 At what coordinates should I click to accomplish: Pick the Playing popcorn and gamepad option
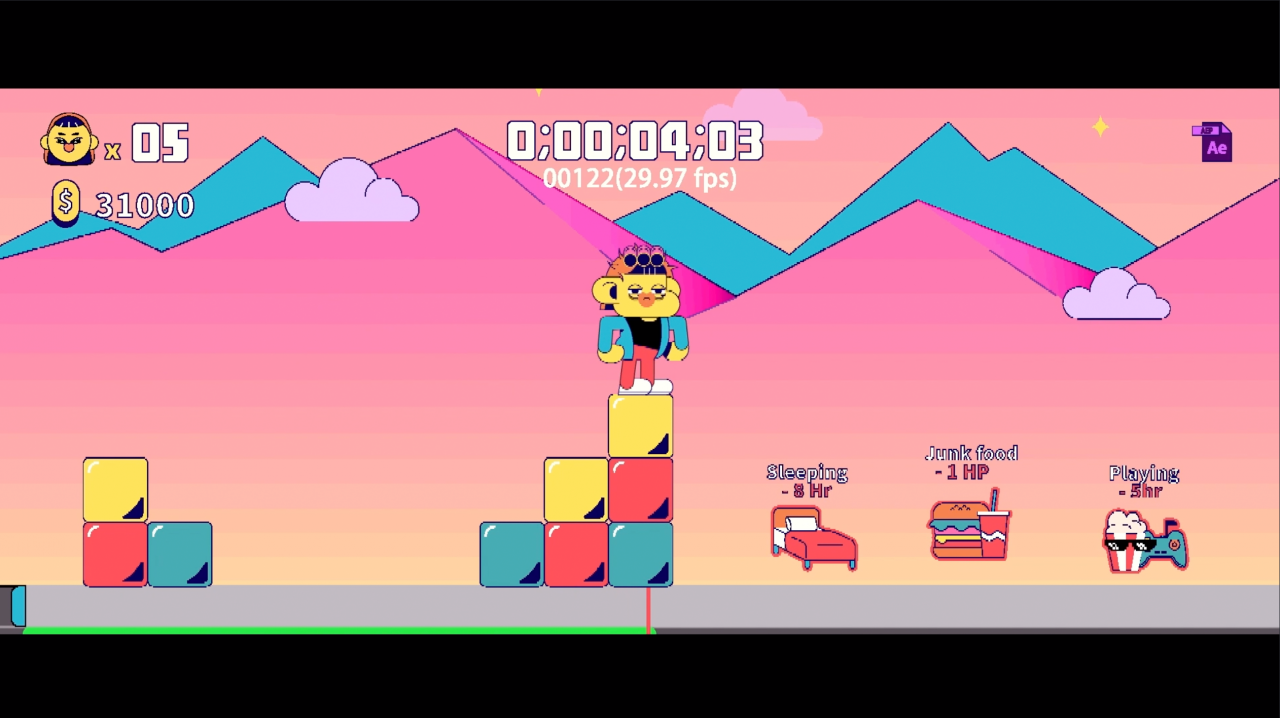1144,541
